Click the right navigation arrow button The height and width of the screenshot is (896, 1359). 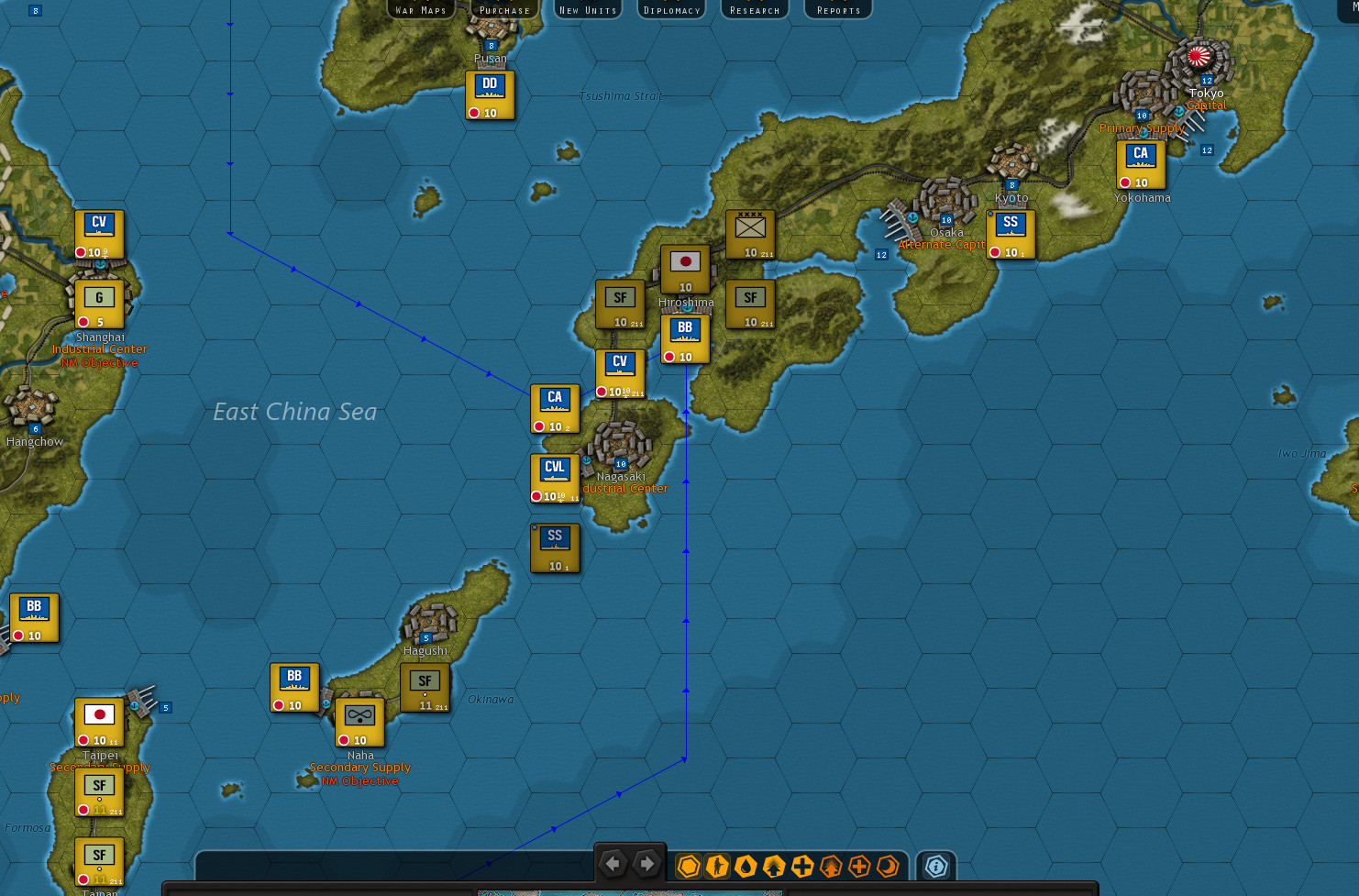[x=646, y=863]
